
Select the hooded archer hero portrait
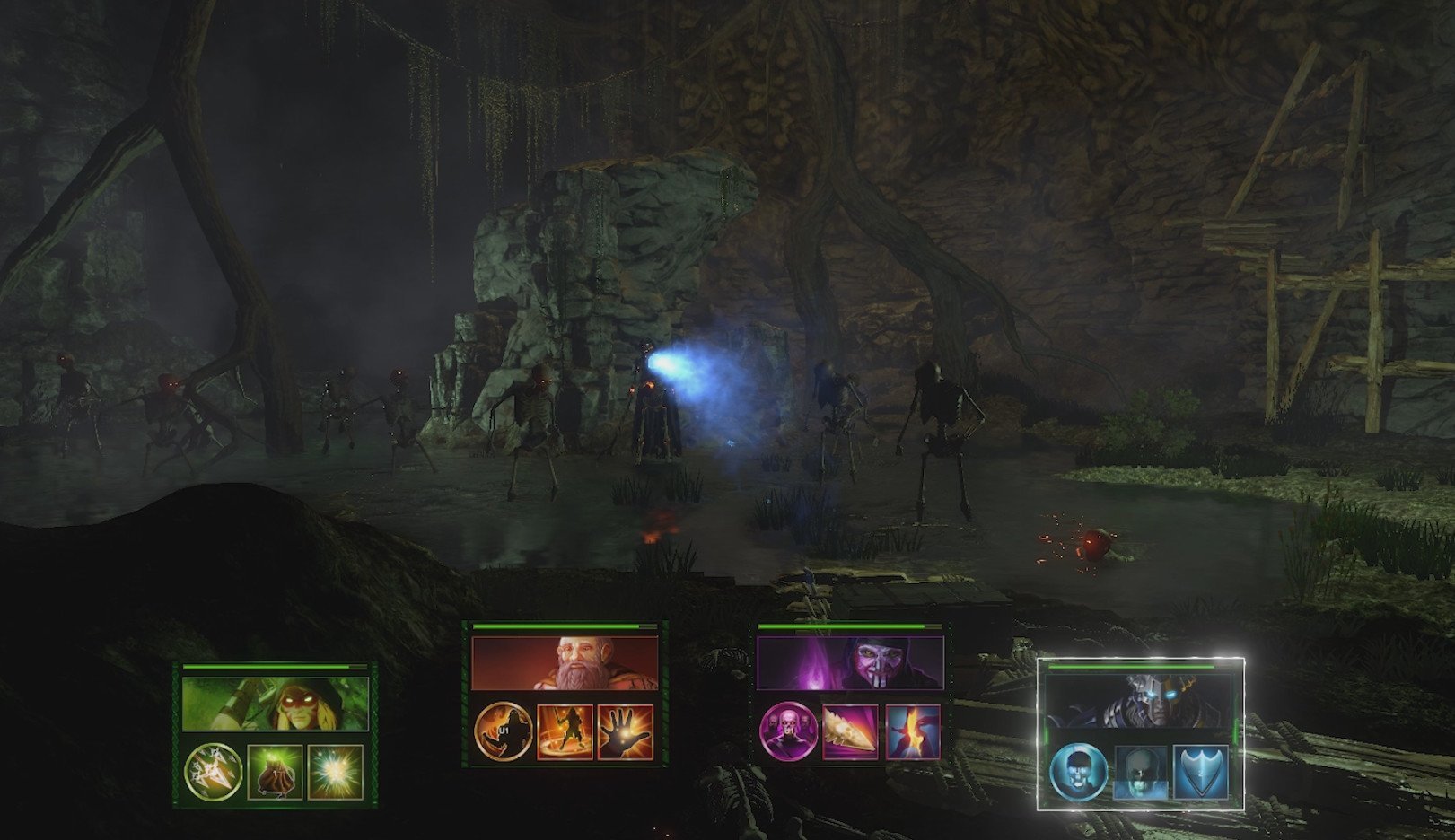tap(275, 703)
